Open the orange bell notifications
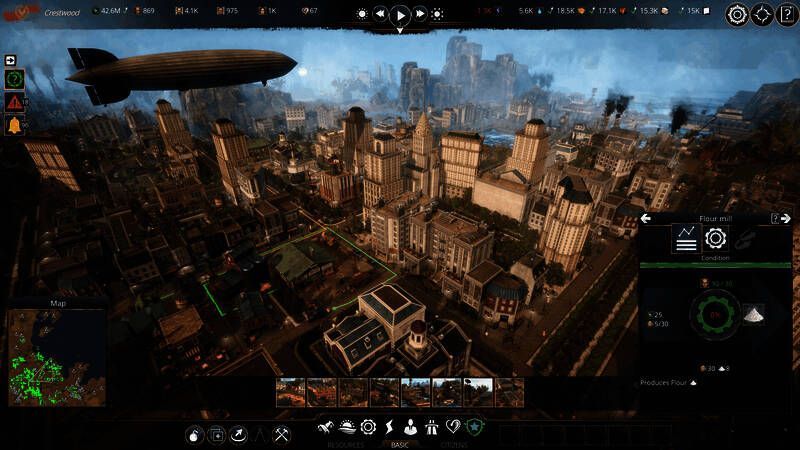This screenshot has height=450, width=800. (14, 126)
